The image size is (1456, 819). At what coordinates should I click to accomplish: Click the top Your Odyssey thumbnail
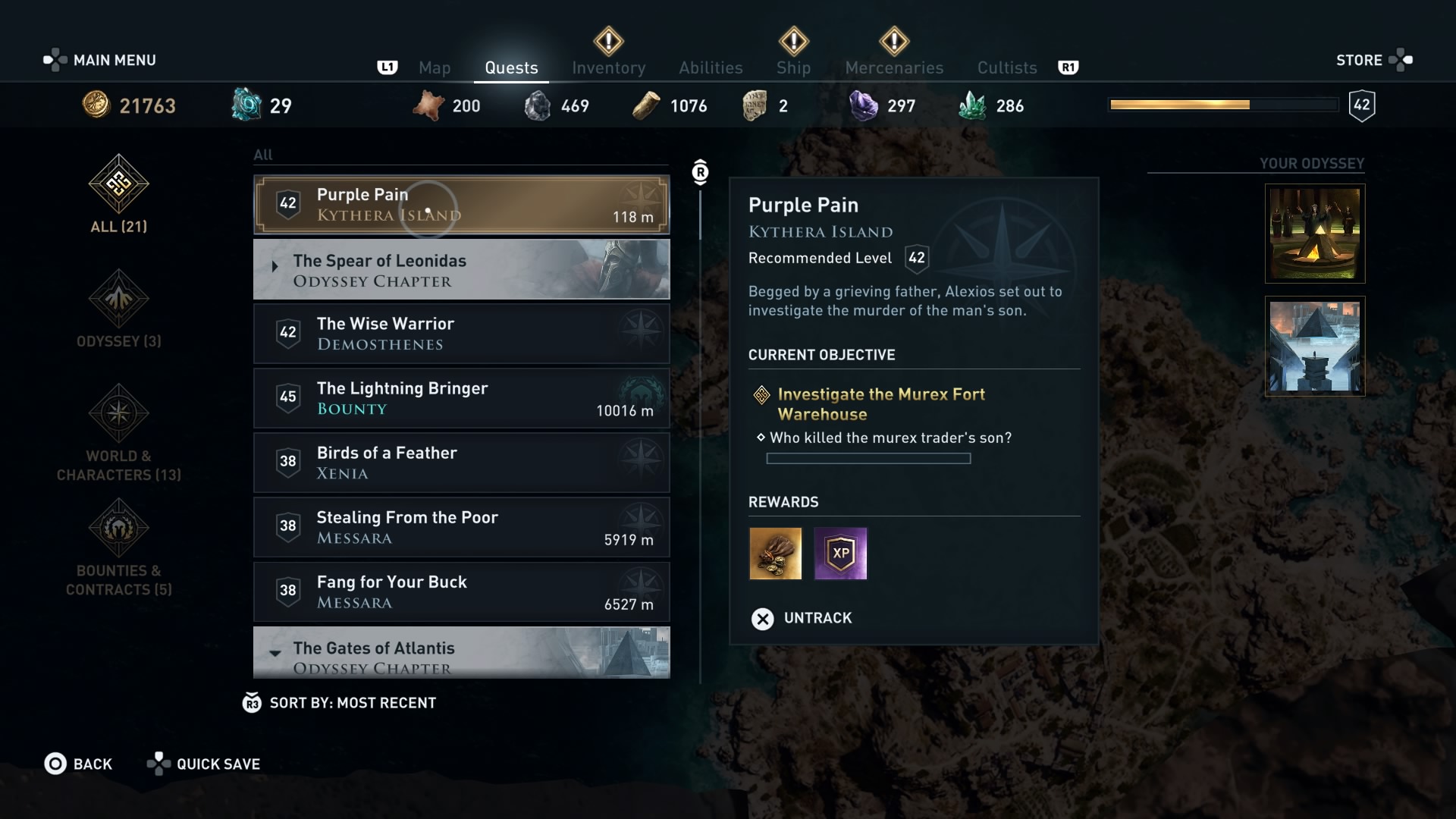pos(1314,233)
